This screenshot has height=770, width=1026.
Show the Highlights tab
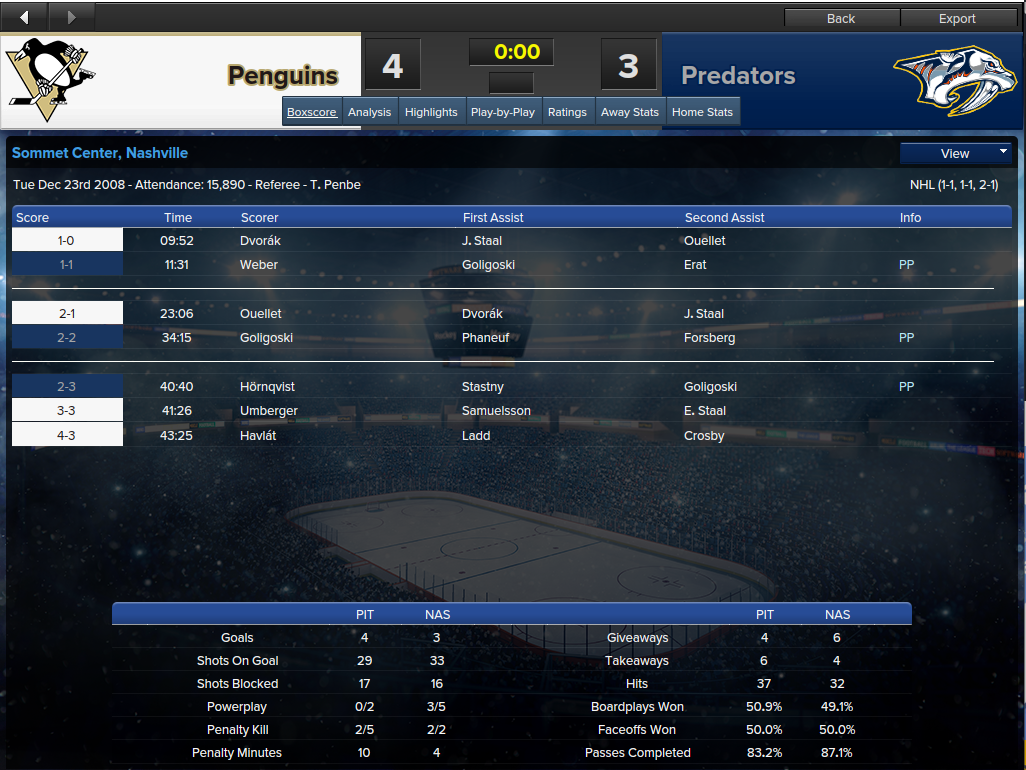[x=431, y=112]
